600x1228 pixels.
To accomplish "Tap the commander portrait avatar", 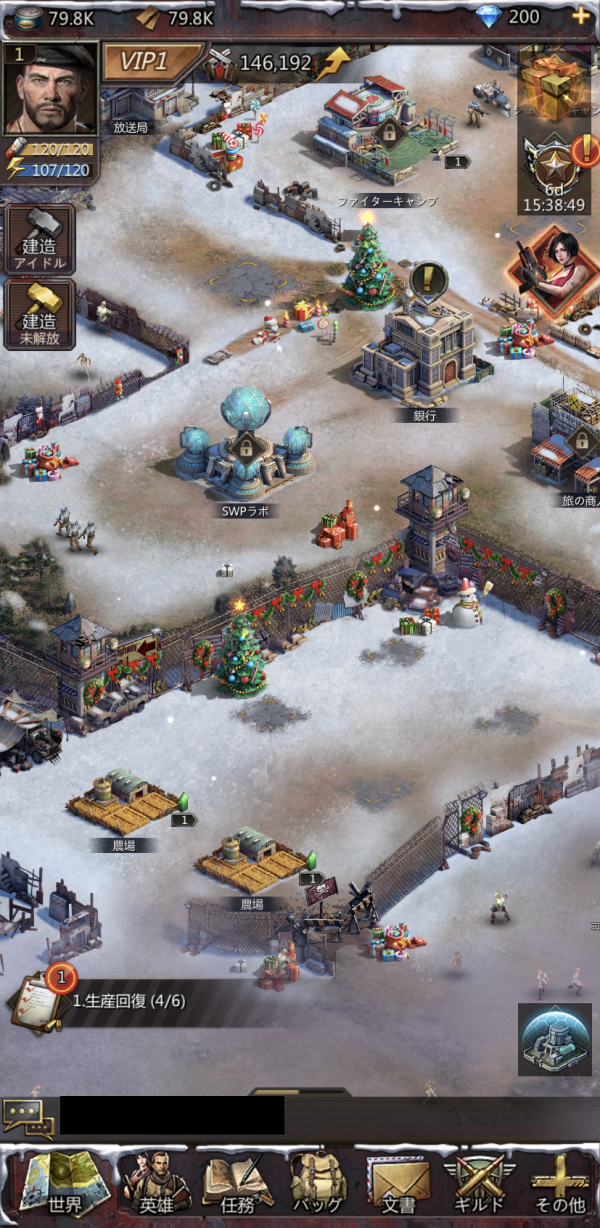I will [x=52, y=88].
